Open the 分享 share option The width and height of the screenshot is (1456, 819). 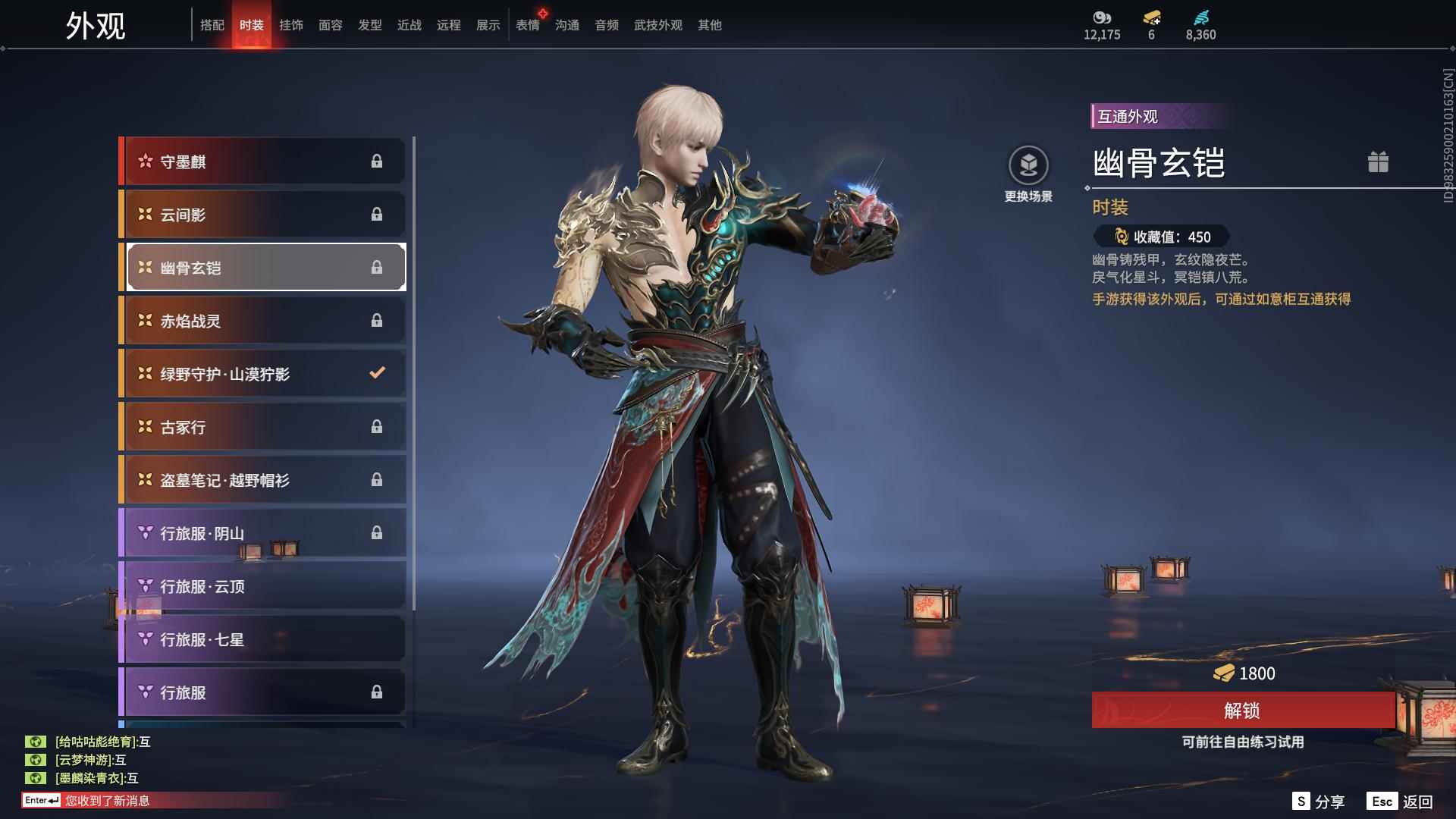1319,802
